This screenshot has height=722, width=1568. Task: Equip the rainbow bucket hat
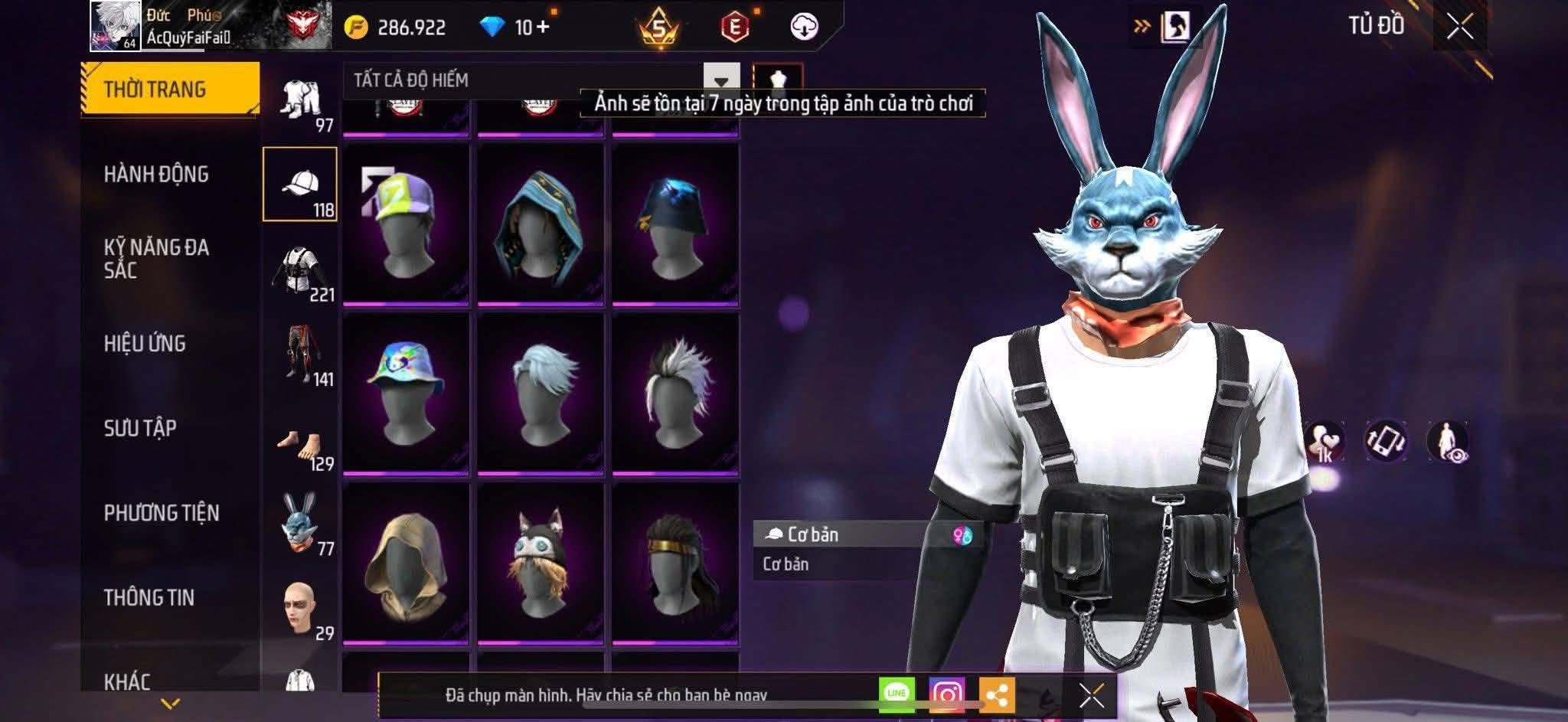(406, 394)
